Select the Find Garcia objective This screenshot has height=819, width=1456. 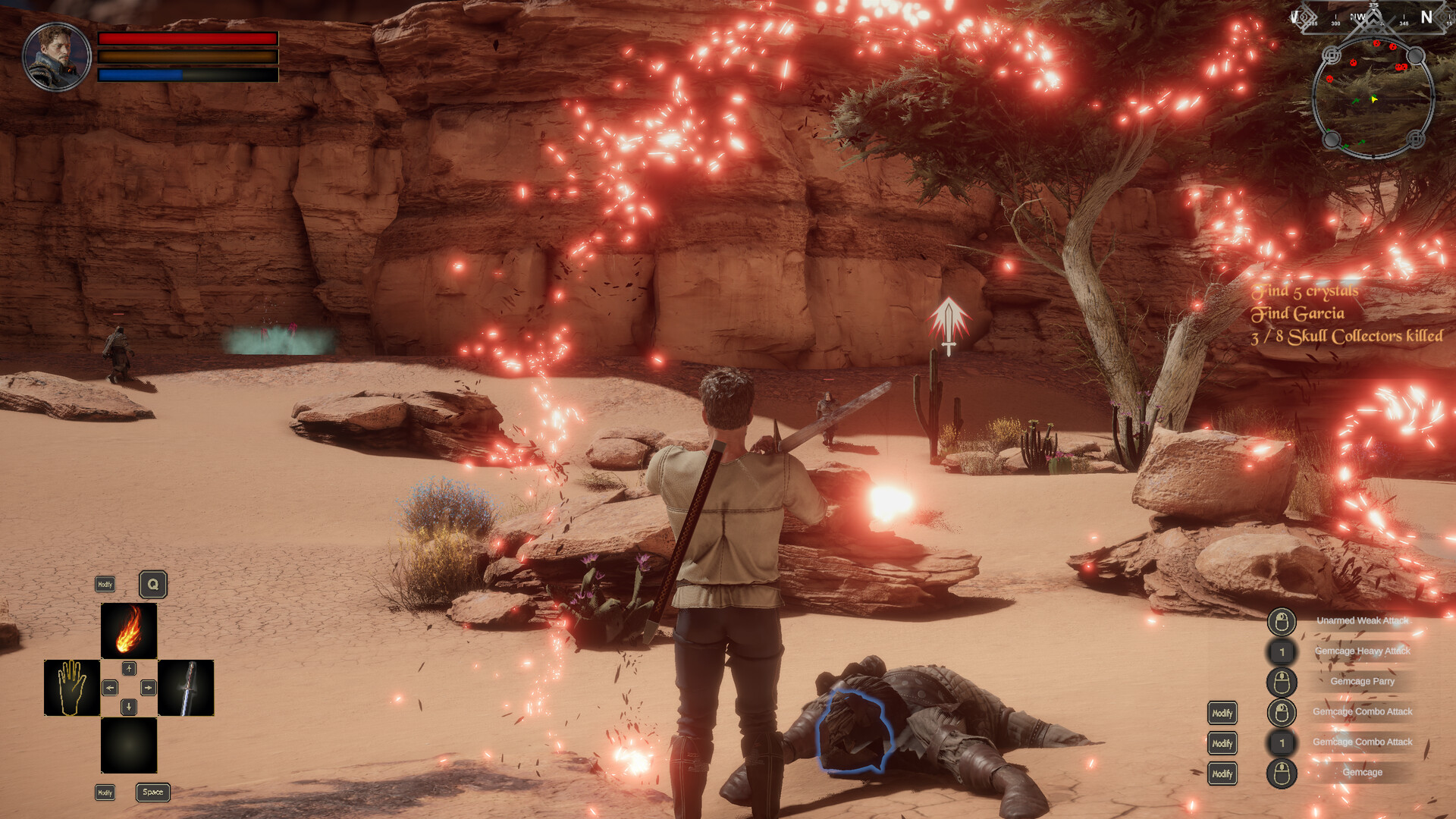point(1298,313)
